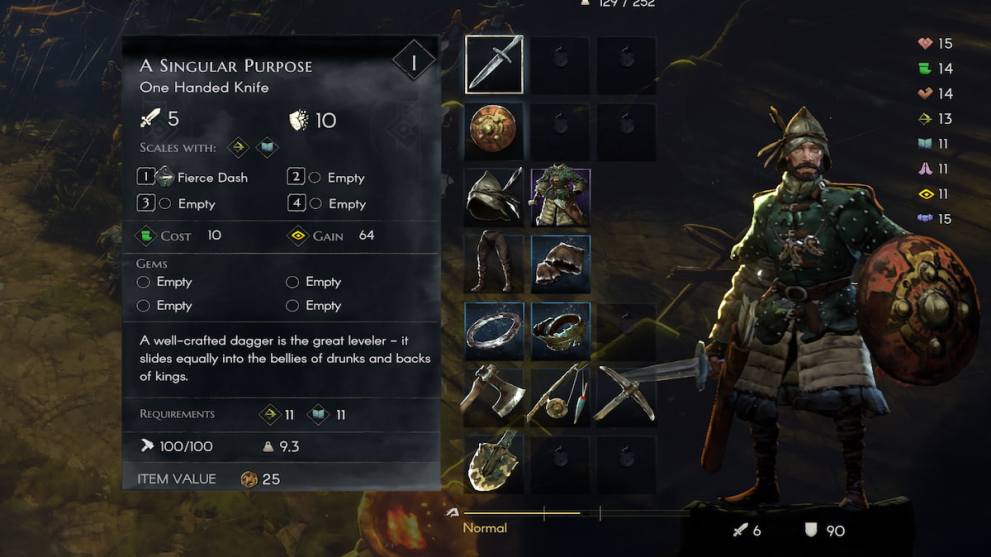Pick the leather trousers slot

pyautogui.click(x=494, y=263)
